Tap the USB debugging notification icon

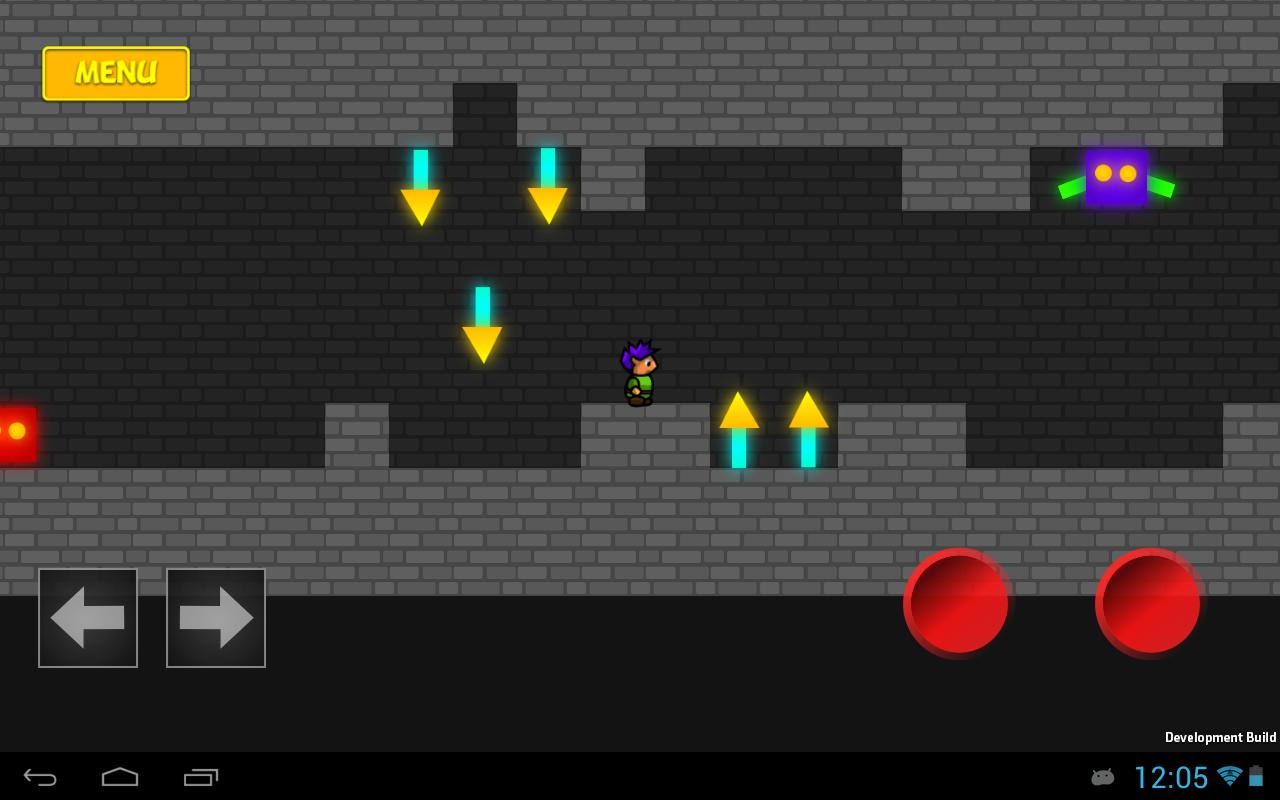[1102, 776]
